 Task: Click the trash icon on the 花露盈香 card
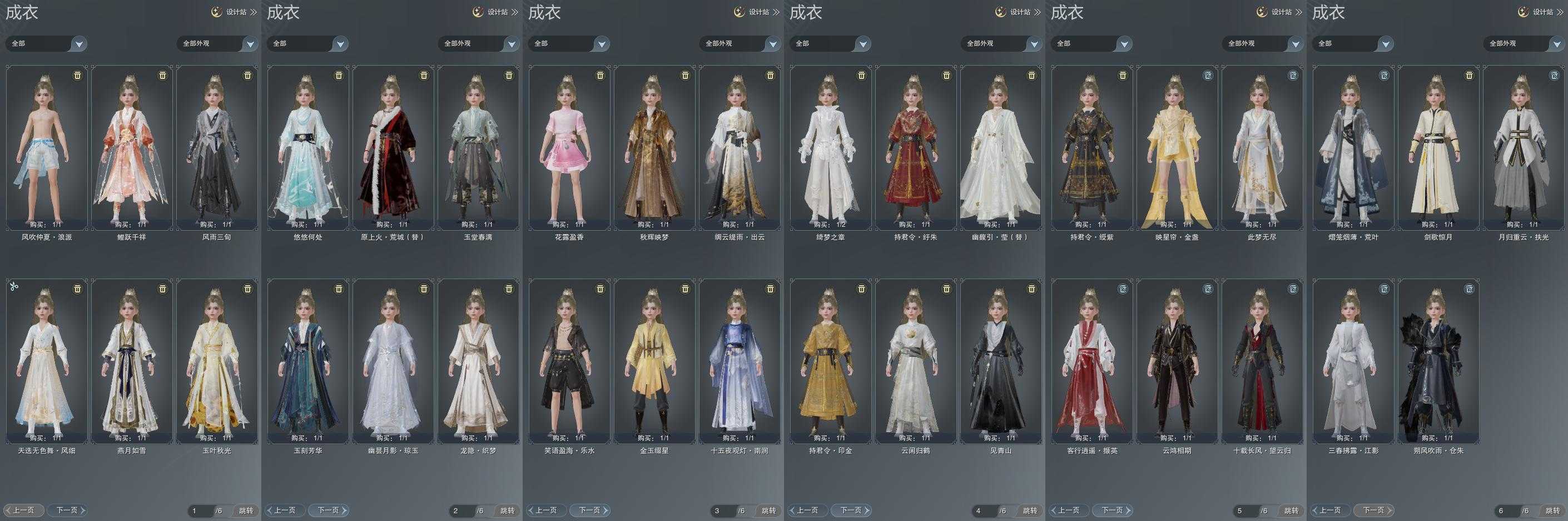coord(600,75)
